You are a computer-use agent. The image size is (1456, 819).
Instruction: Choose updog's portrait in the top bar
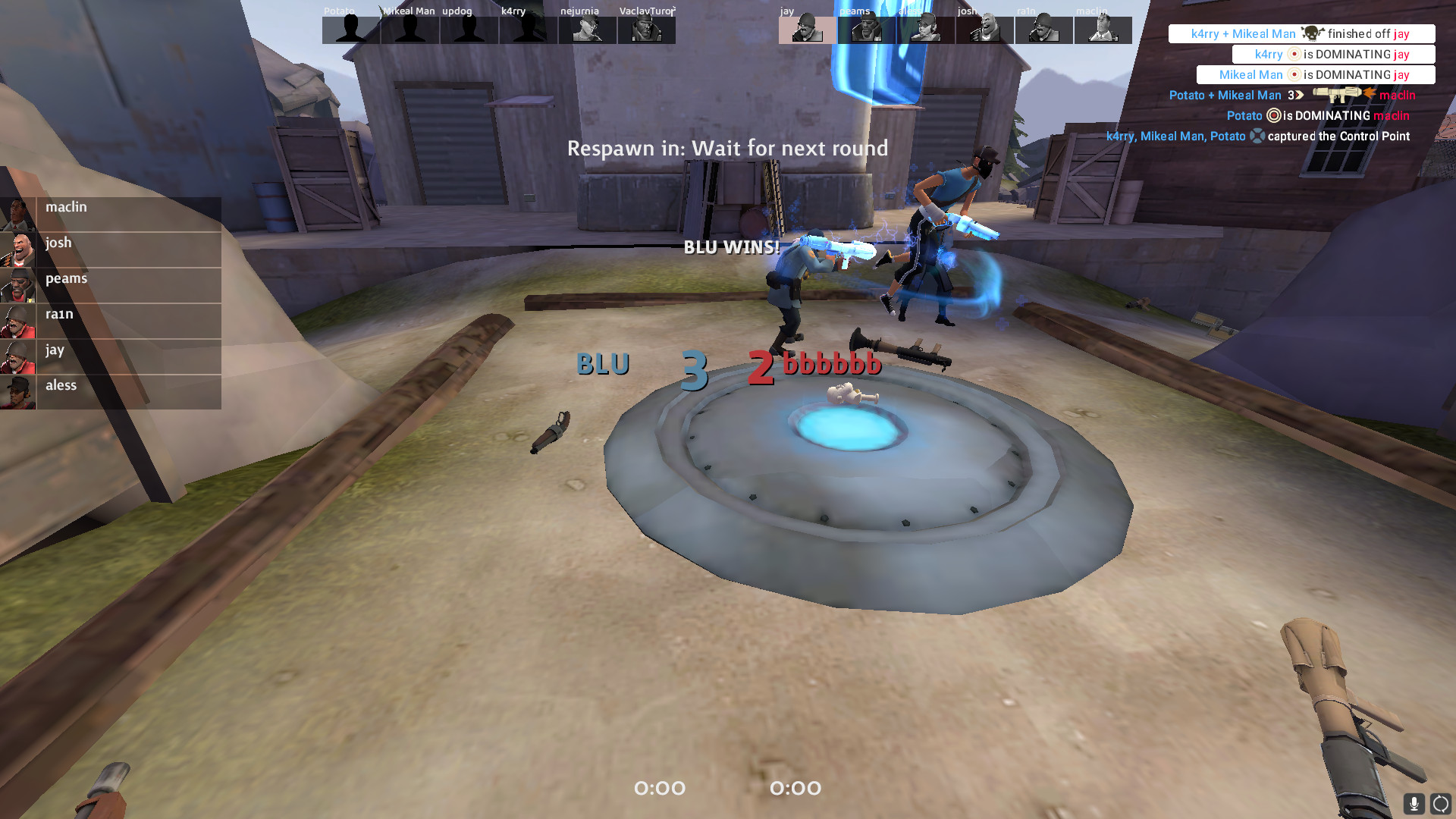point(469,30)
